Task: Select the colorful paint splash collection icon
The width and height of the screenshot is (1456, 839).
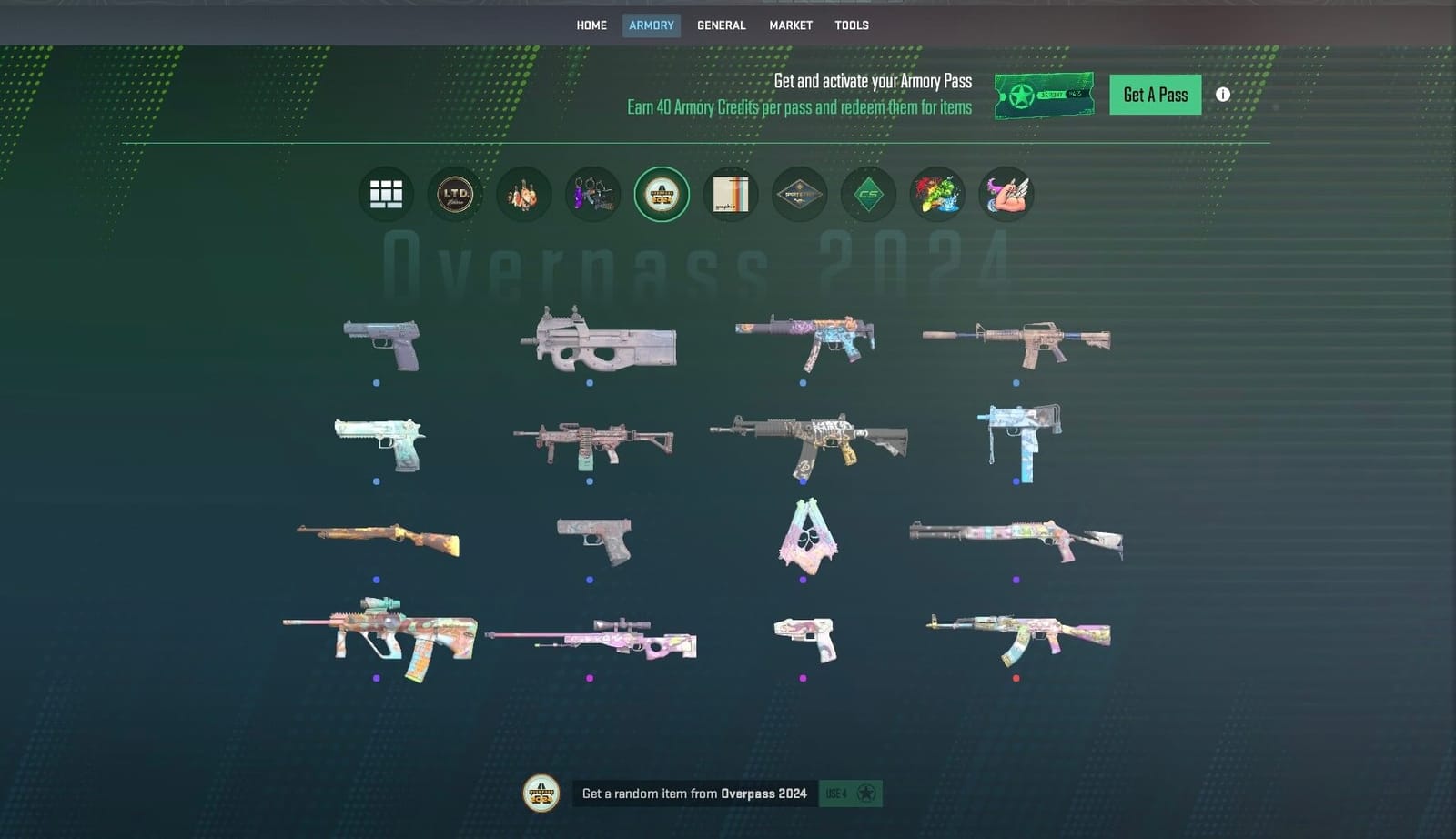Action: (937, 194)
